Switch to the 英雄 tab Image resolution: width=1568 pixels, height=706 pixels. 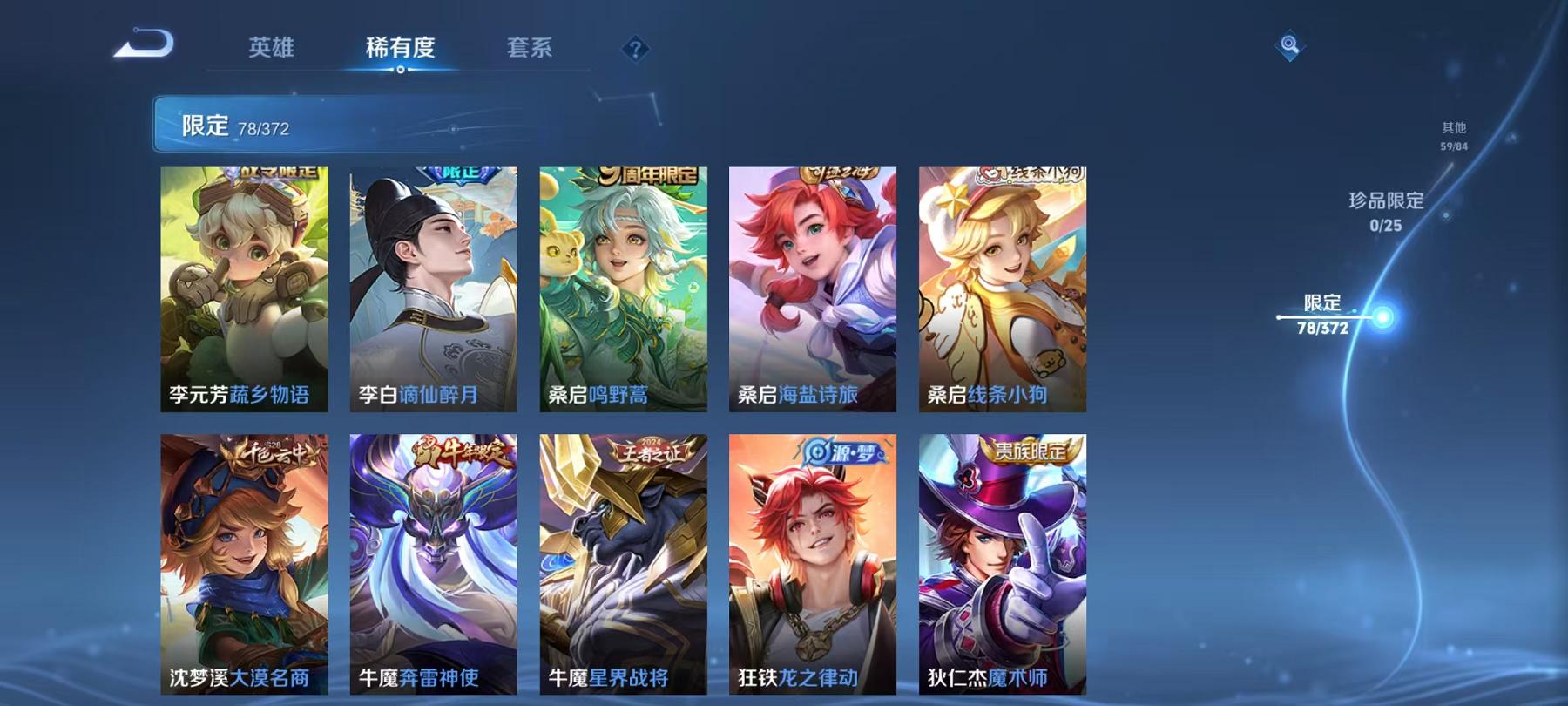(x=274, y=50)
